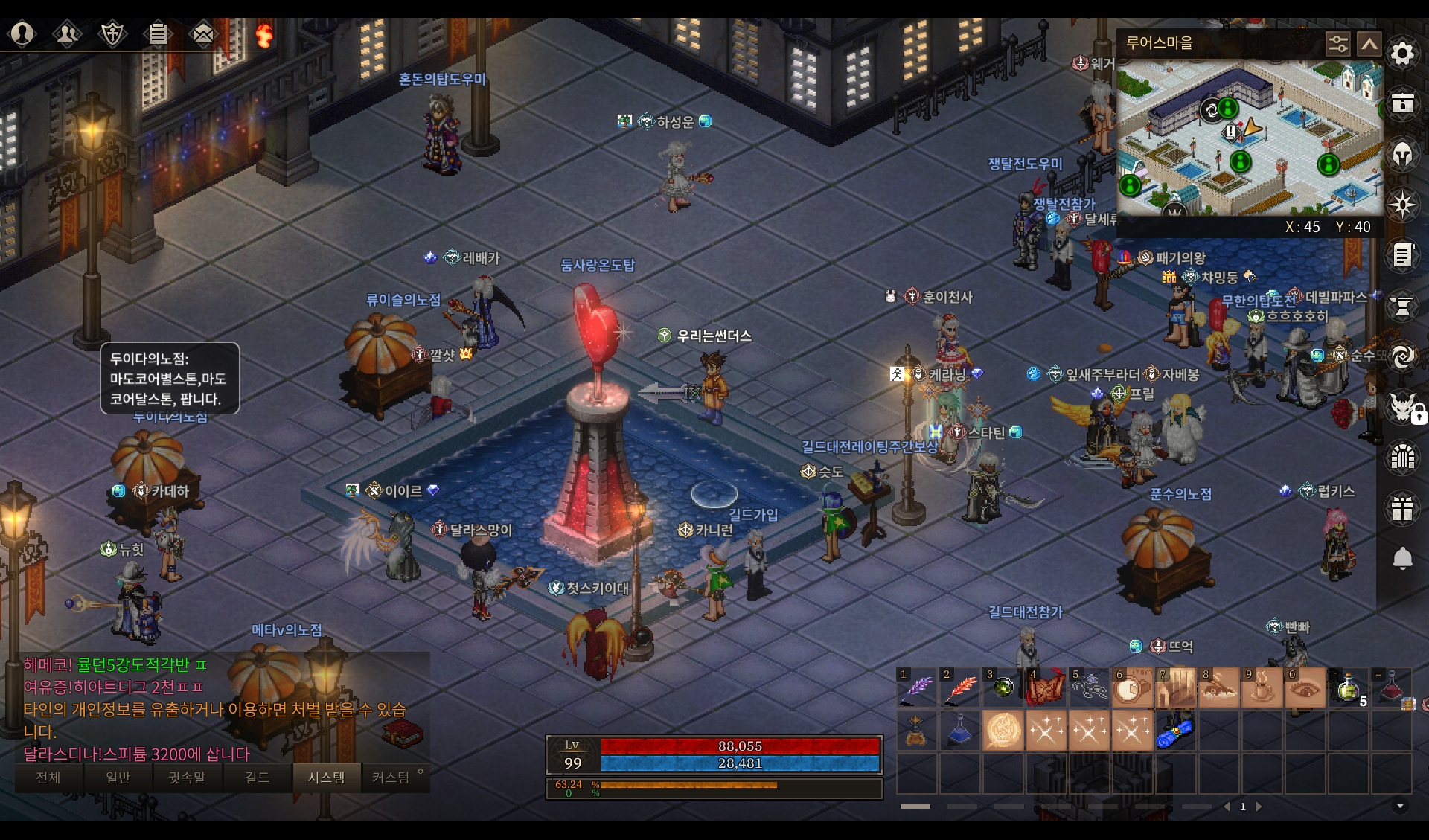The height and width of the screenshot is (840, 1429).
Task: Open the character profile icon
Action: pos(22,33)
